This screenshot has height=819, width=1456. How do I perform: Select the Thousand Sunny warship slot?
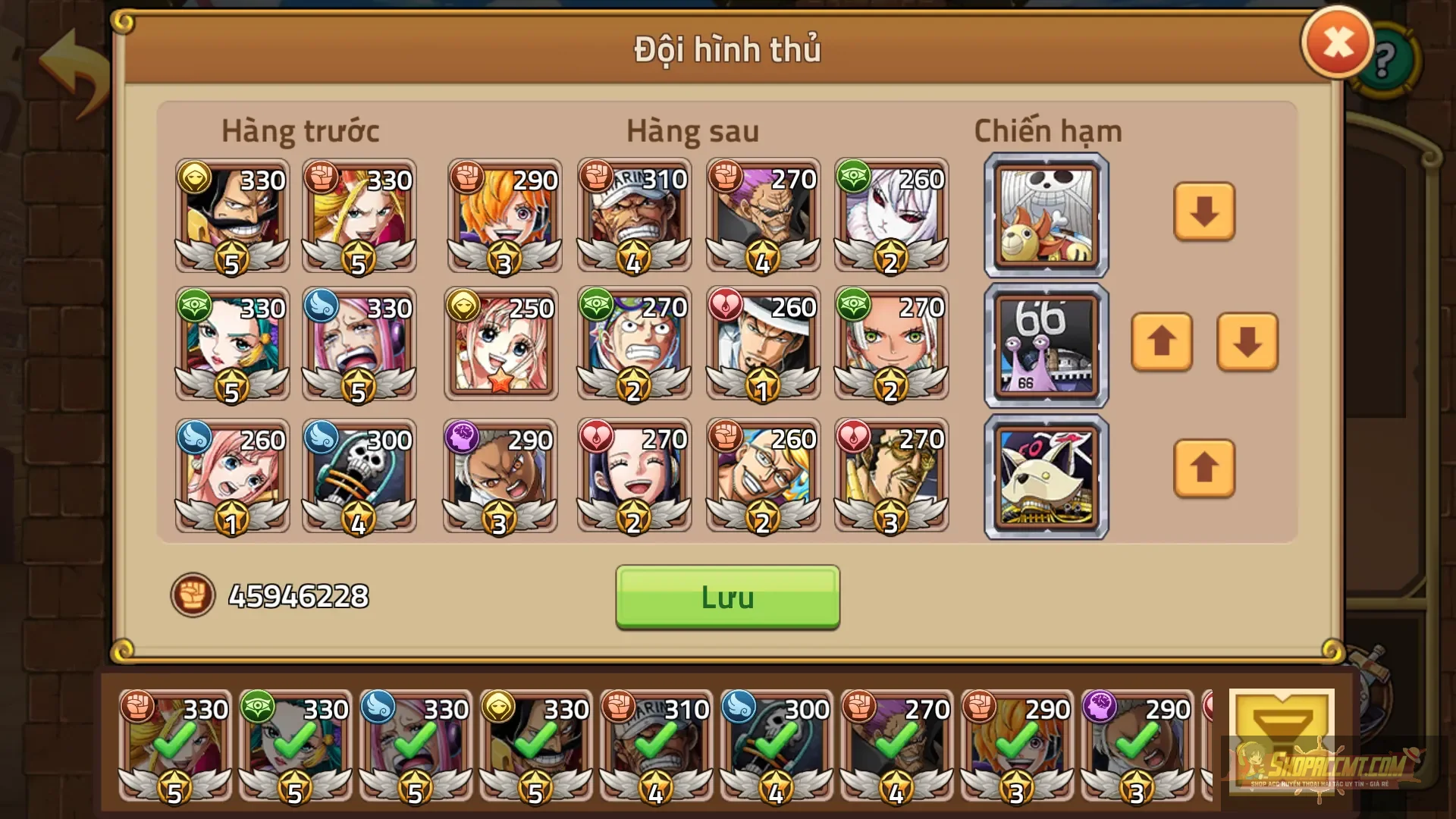coord(1045,215)
